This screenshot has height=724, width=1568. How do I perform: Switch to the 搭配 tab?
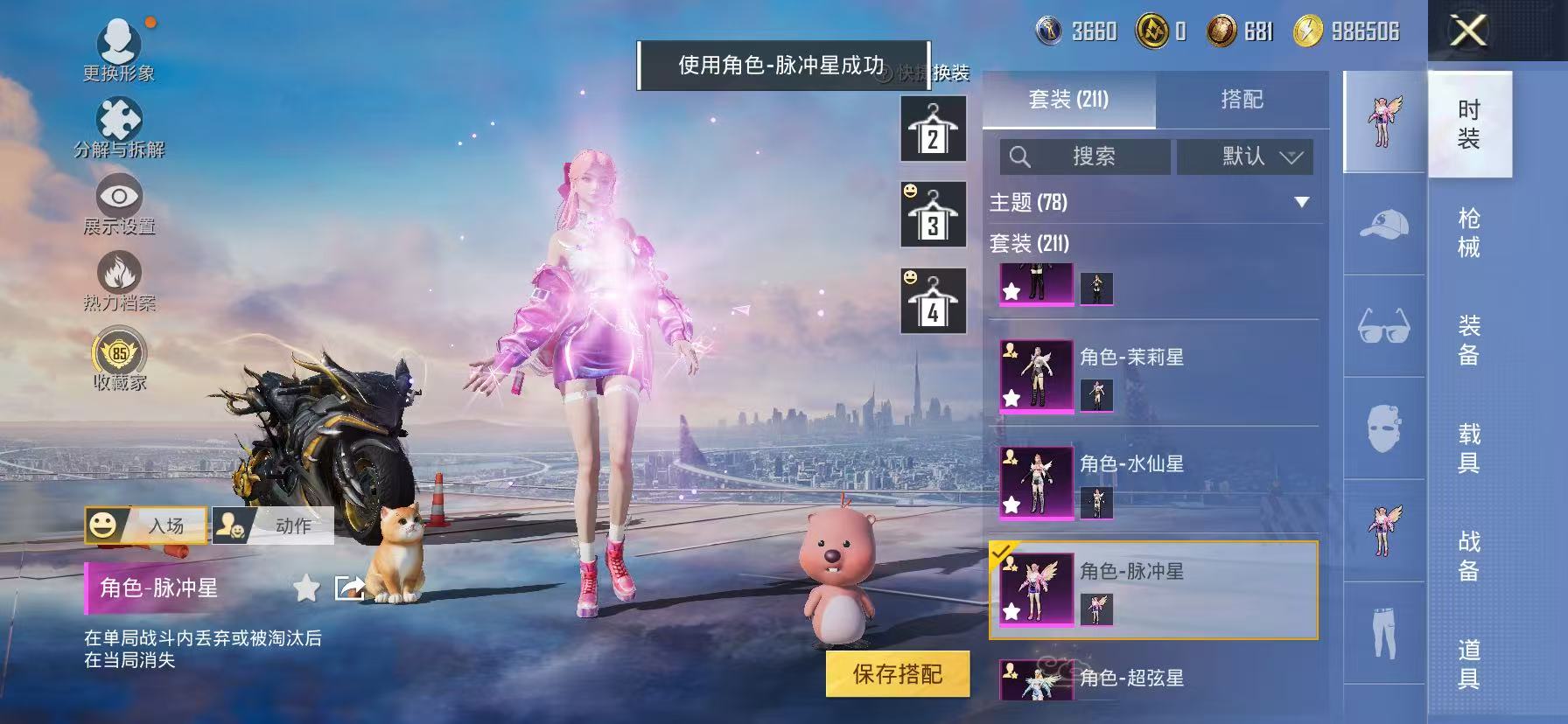[1243, 101]
